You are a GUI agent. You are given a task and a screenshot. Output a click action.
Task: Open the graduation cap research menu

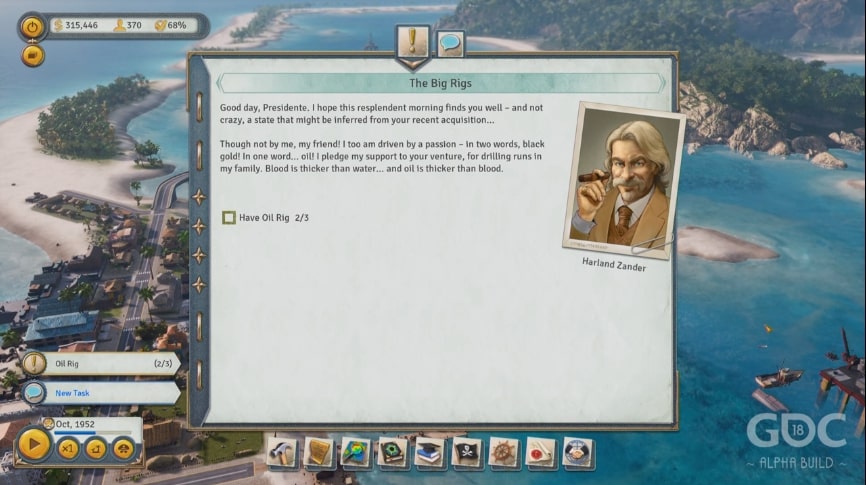430,452
